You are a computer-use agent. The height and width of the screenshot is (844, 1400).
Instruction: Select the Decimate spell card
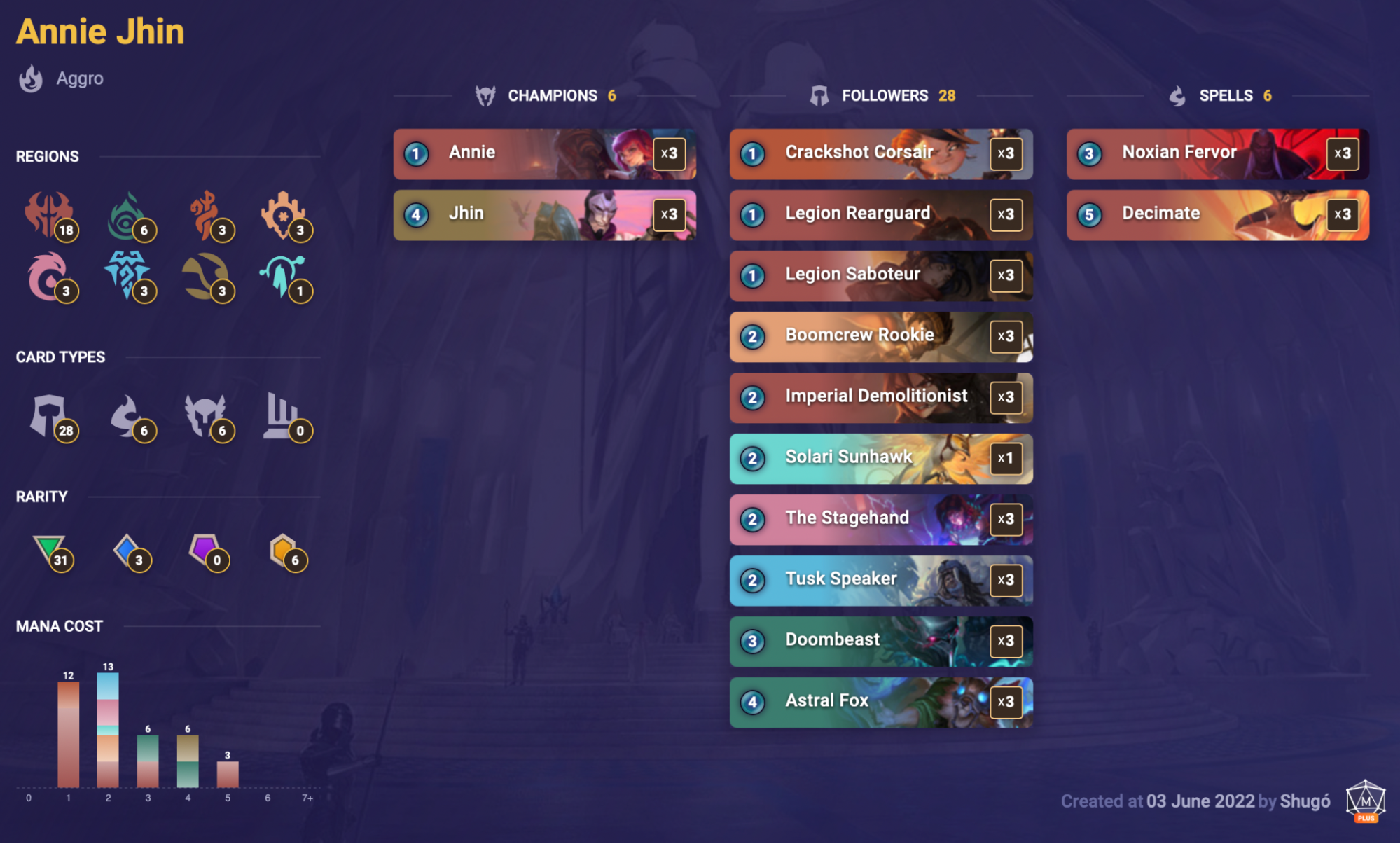click(1217, 215)
